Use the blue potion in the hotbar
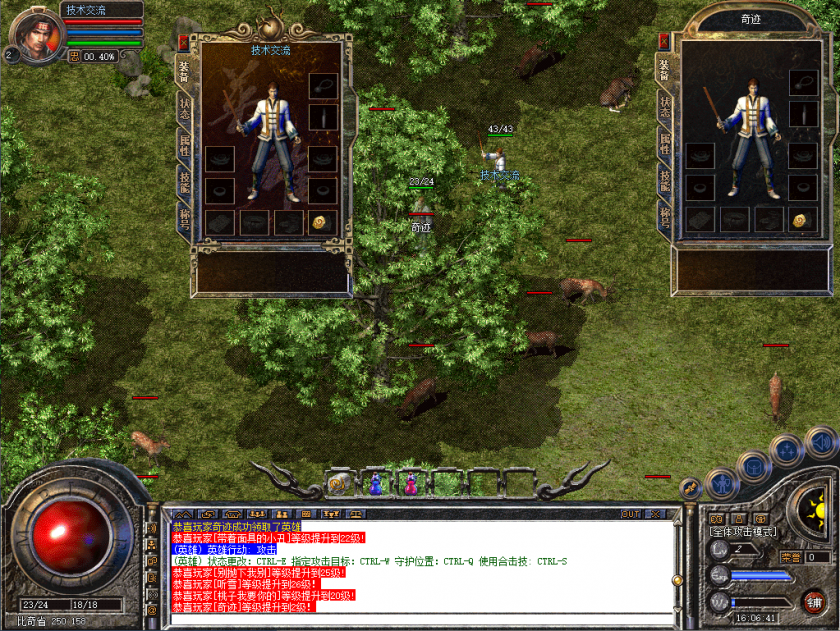Image resolution: width=840 pixels, height=631 pixels. [374, 483]
